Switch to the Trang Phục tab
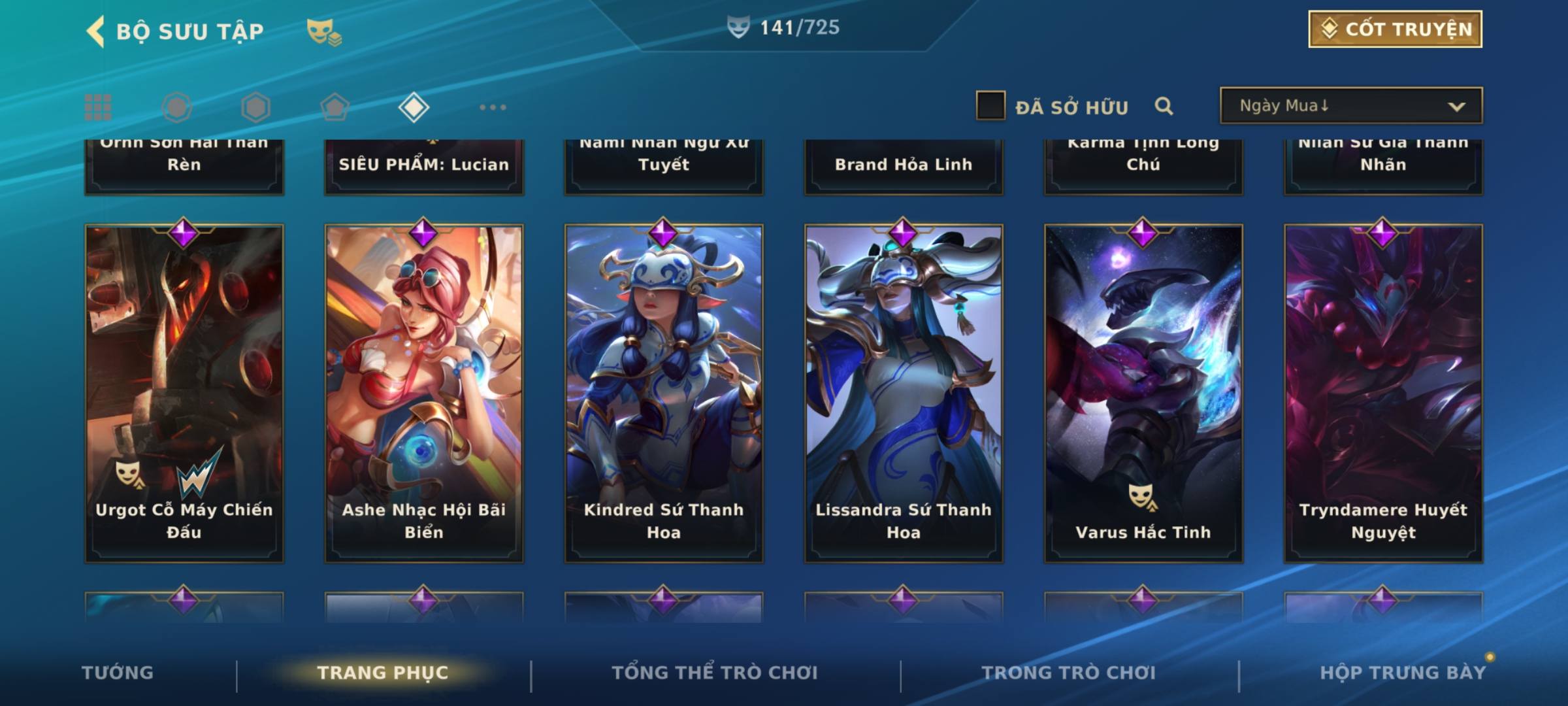Image resolution: width=1568 pixels, height=706 pixels. pyautogui.click(x=383, y=673)
